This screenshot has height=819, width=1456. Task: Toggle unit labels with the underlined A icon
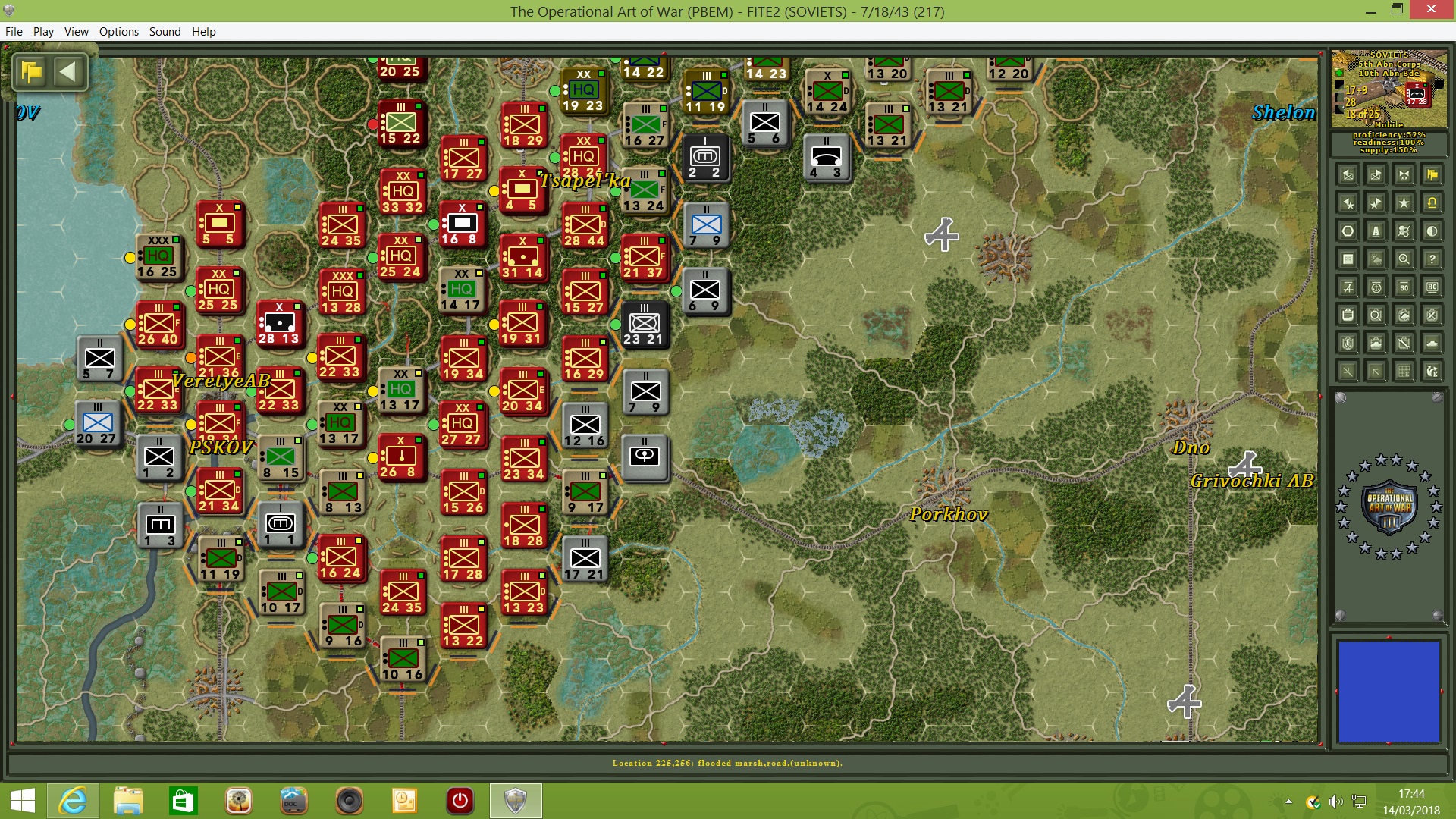point(1376,232)
